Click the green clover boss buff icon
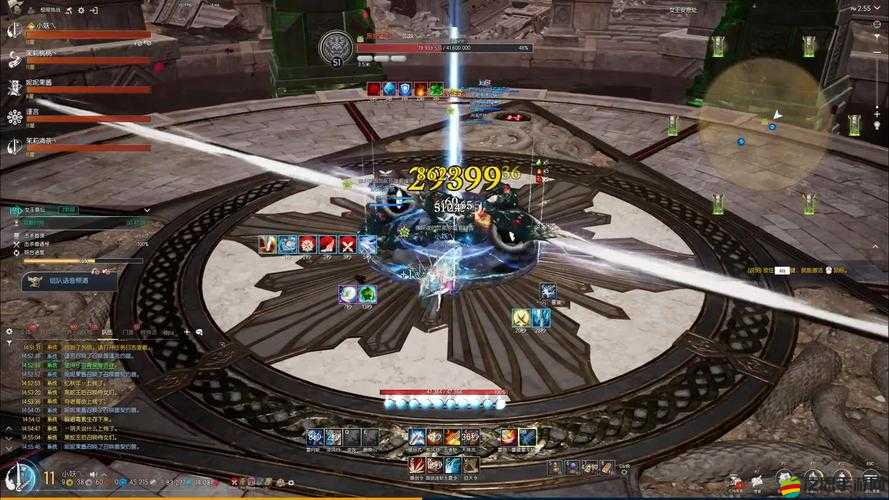Screen dimensions: 889x500 tap(436, 89)
